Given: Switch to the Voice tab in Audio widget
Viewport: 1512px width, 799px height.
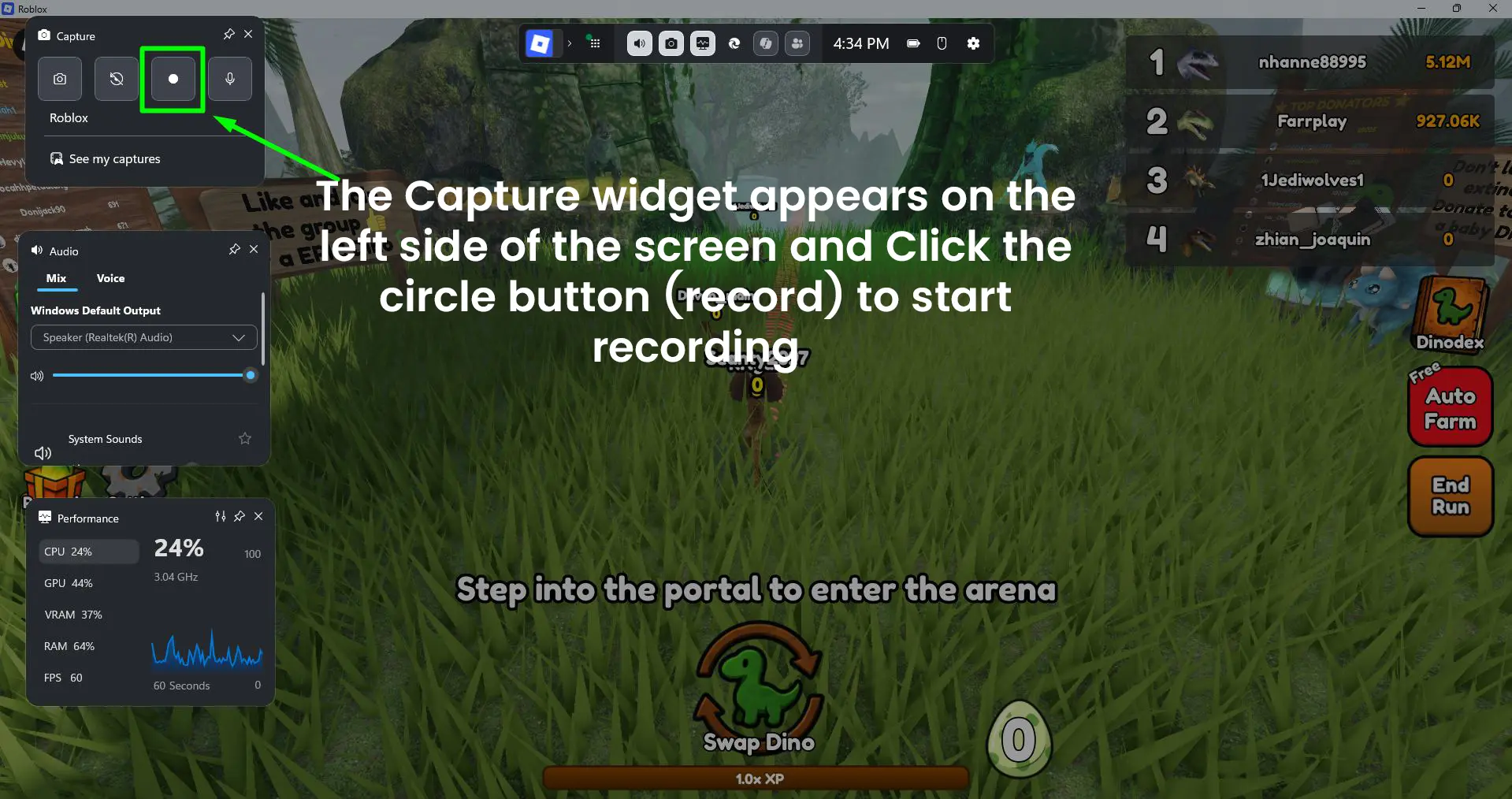Looking at the screenshot, I should coord(110,278).
